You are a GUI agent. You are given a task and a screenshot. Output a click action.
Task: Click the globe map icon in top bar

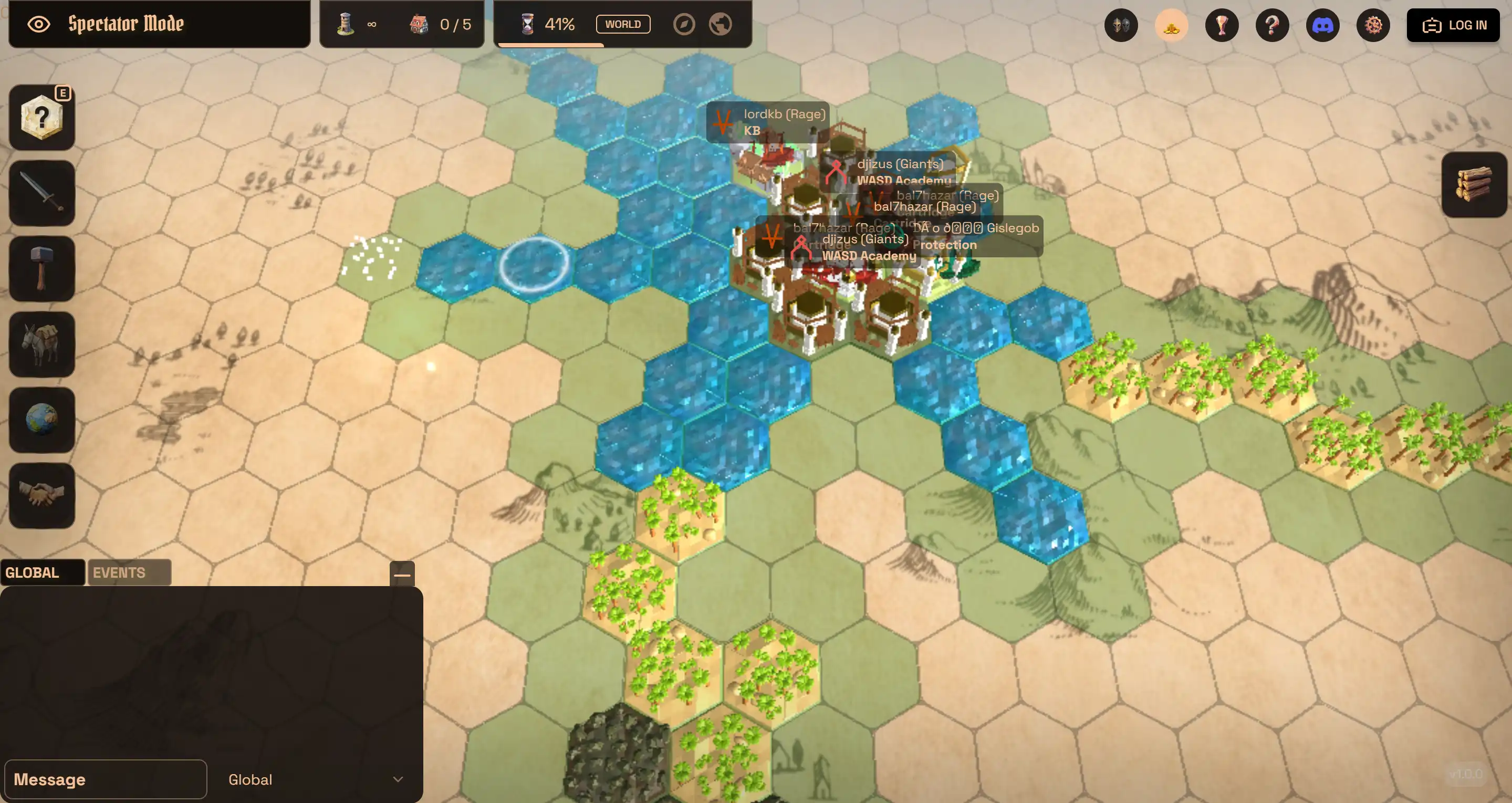pyautogui.click(x=720, y=24)
